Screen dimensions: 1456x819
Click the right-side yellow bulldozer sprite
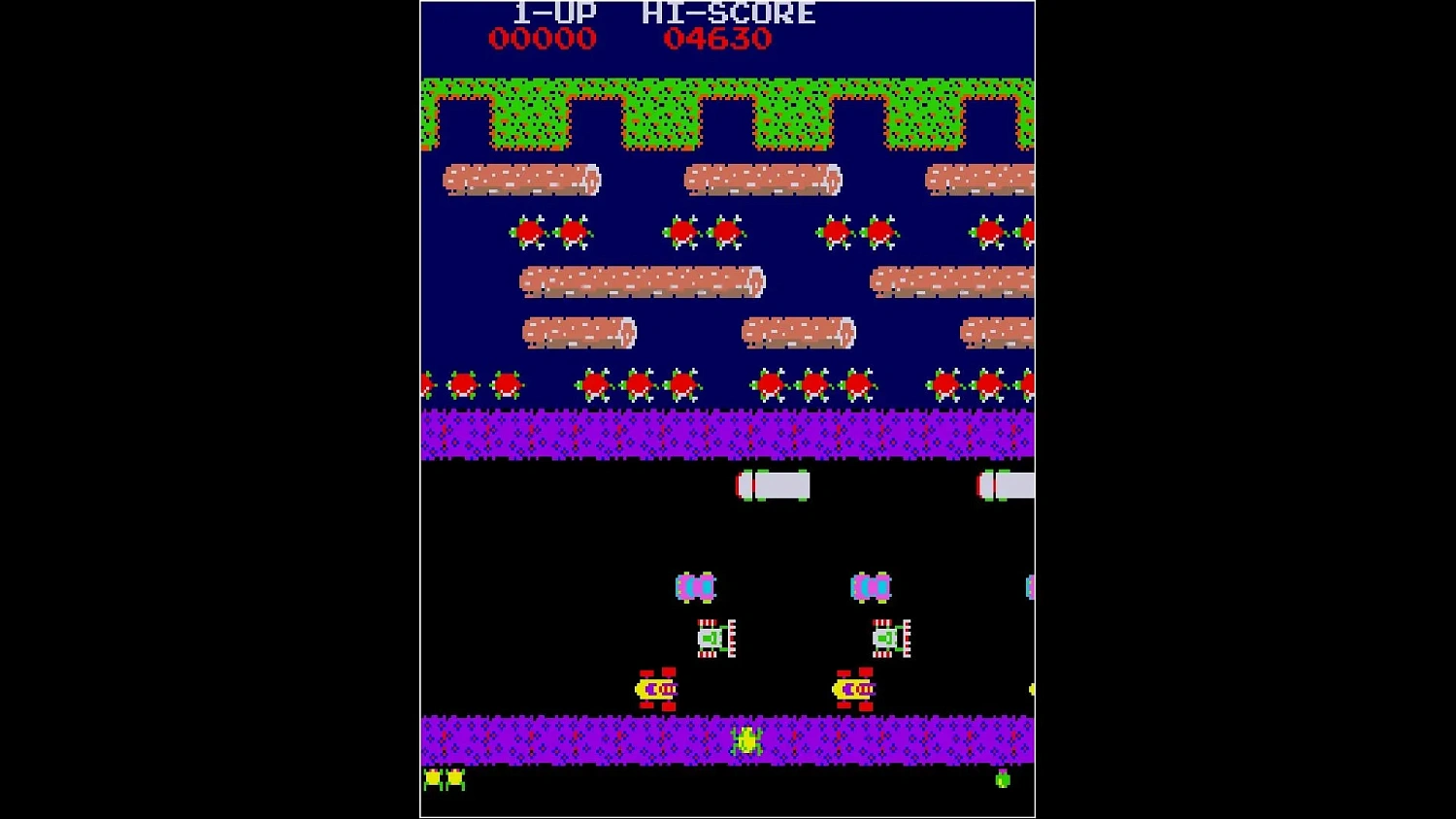(x=849, y=687)
